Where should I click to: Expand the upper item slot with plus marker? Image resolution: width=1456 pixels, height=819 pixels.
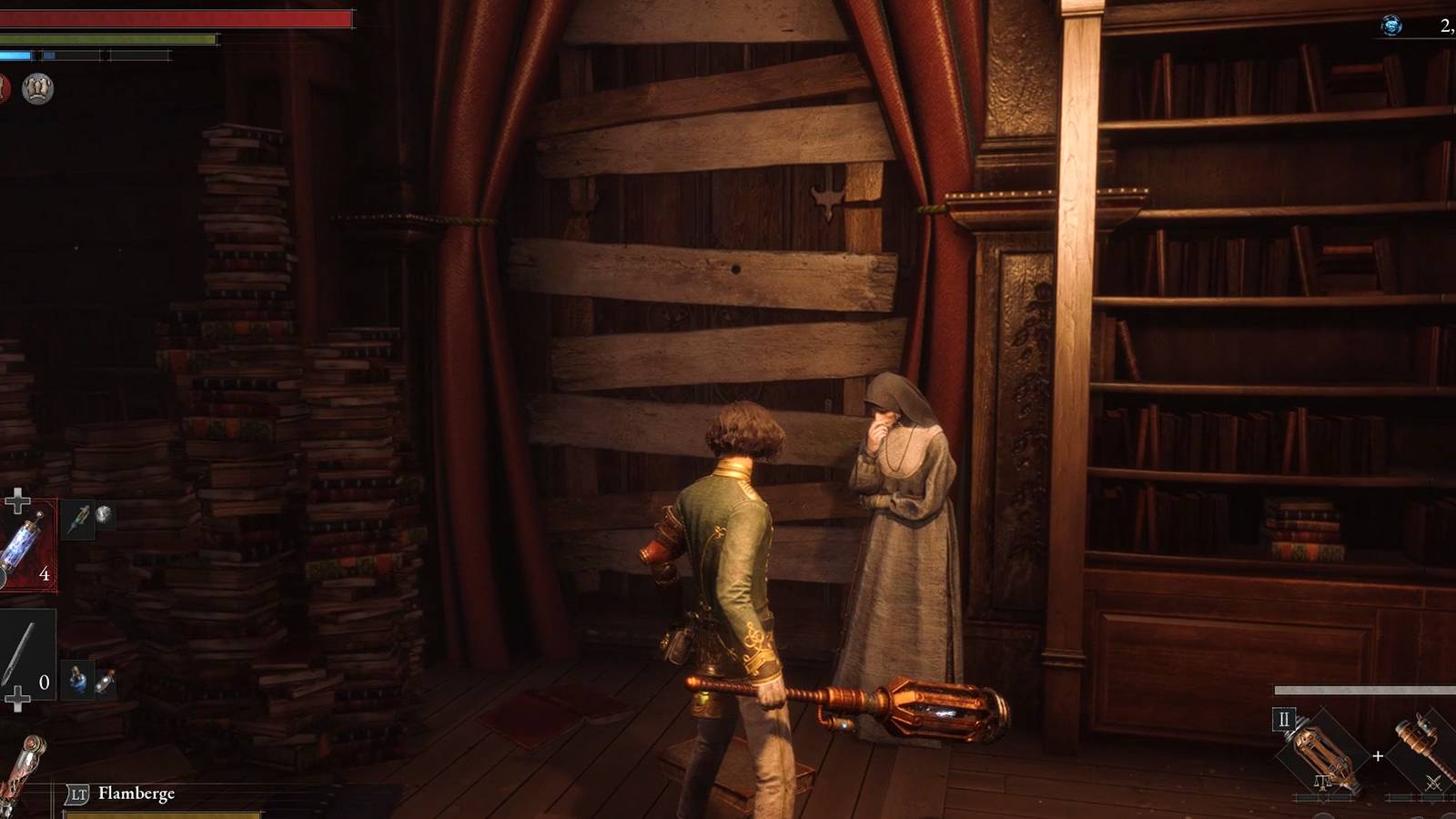pyautogui.click(x=18, y=499)
